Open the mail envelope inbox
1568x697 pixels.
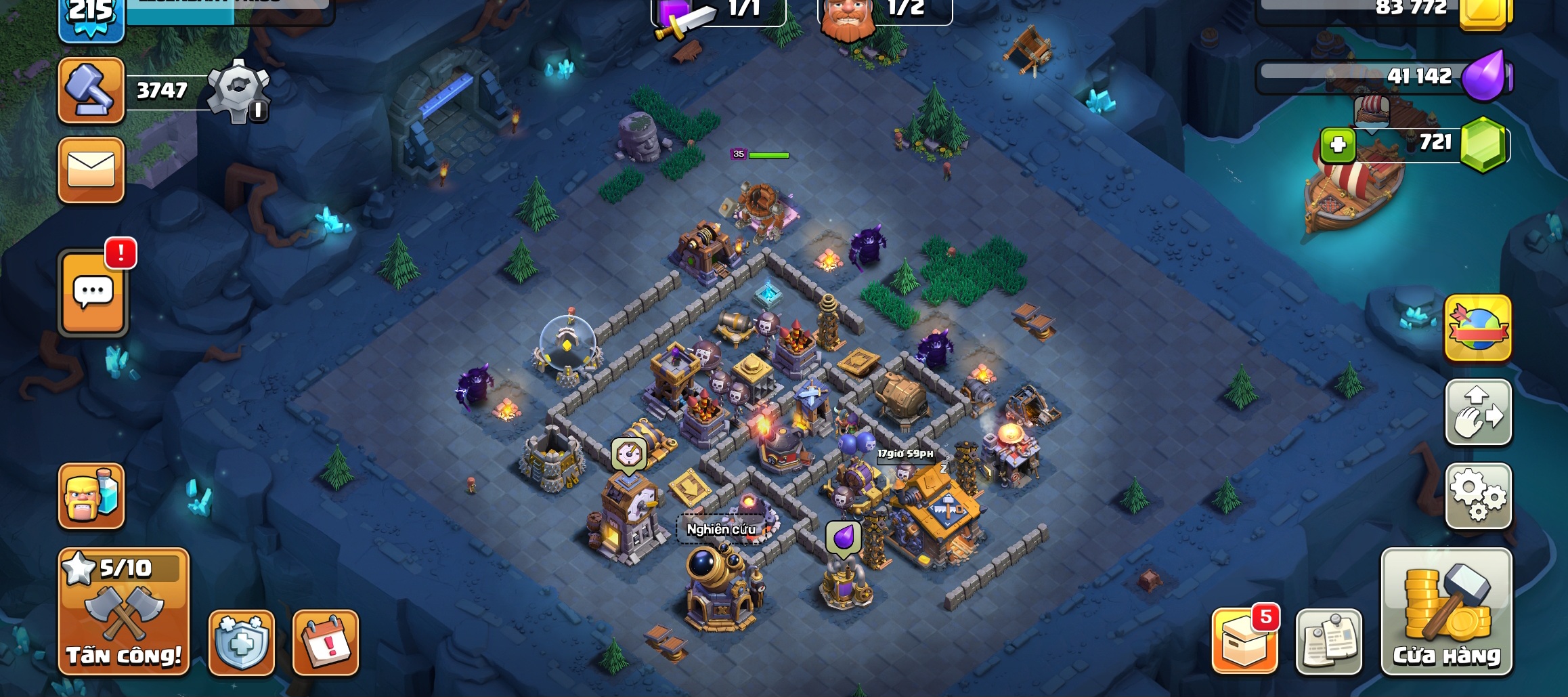coord(91,169)
